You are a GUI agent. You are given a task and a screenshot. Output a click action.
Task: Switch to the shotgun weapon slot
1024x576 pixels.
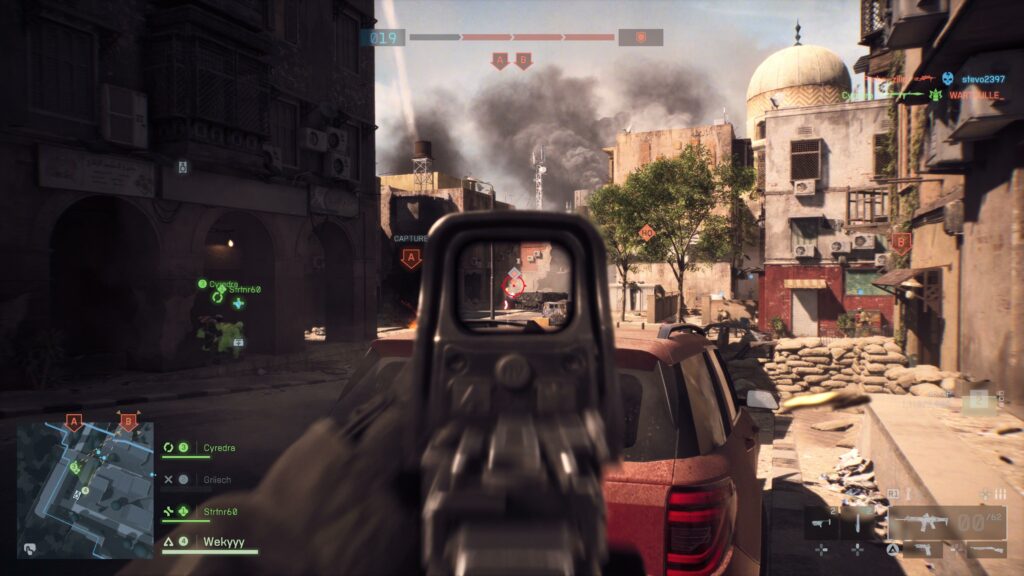985,549
